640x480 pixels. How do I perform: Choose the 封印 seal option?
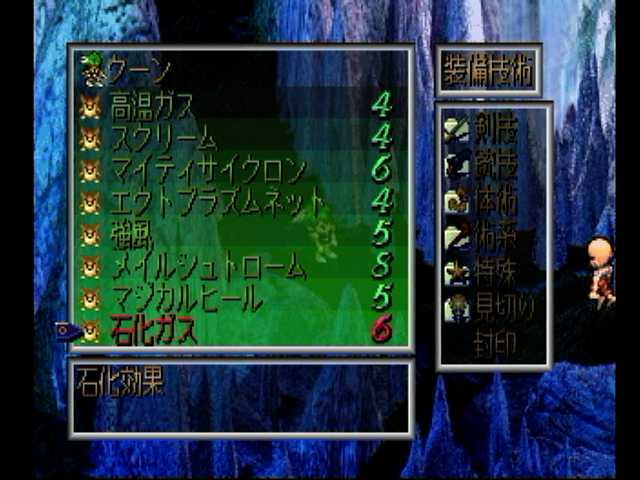point(497,341)
